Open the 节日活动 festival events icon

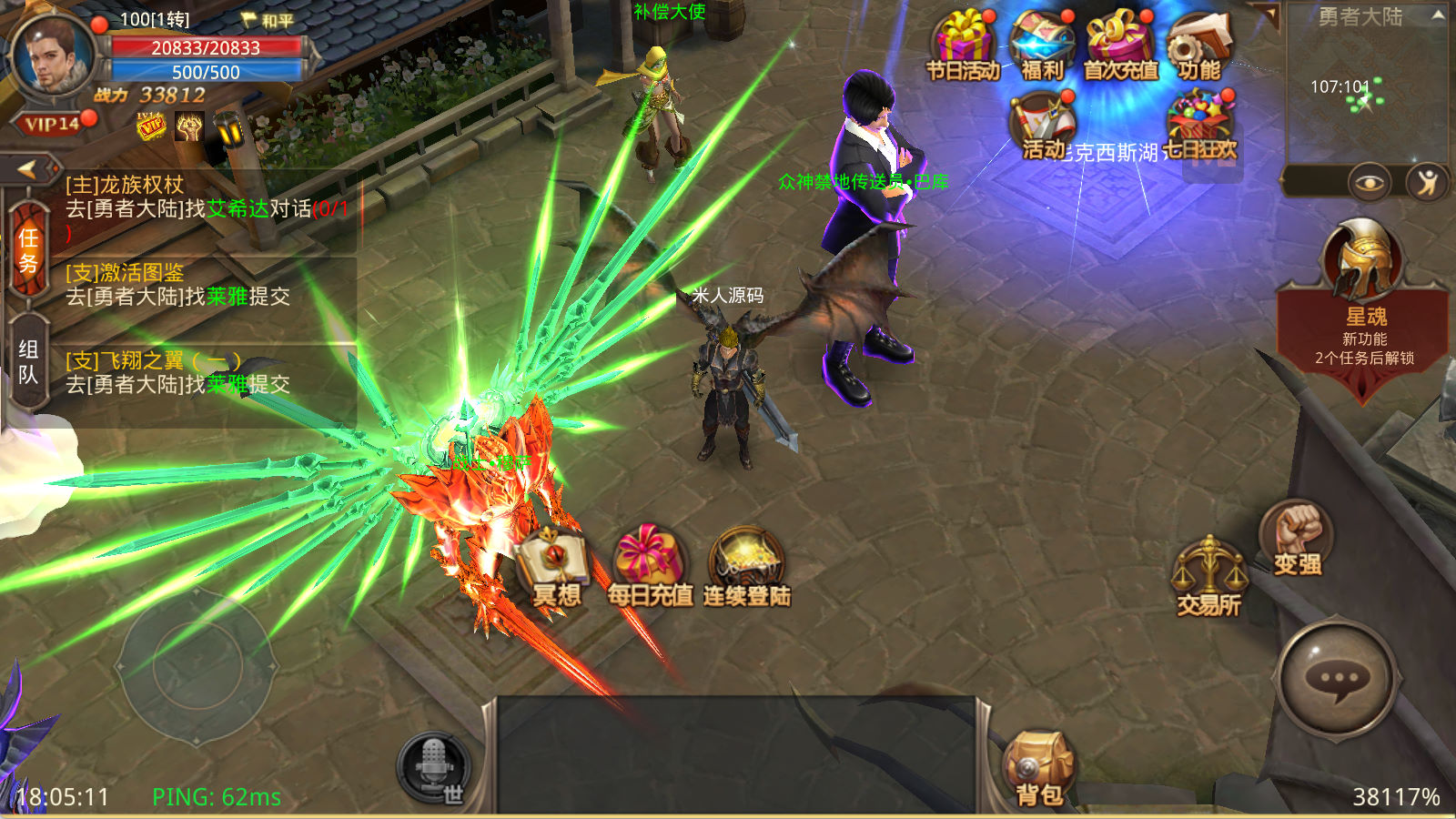click(962, 45)
